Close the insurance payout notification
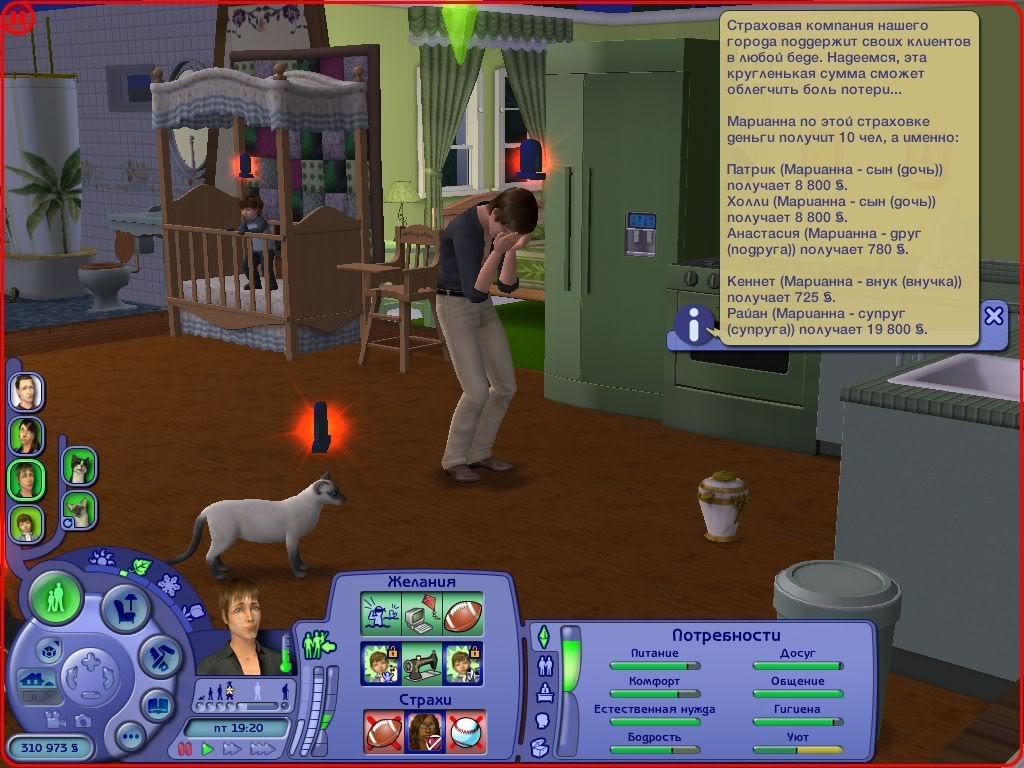1024x768 pixels. 993,316
